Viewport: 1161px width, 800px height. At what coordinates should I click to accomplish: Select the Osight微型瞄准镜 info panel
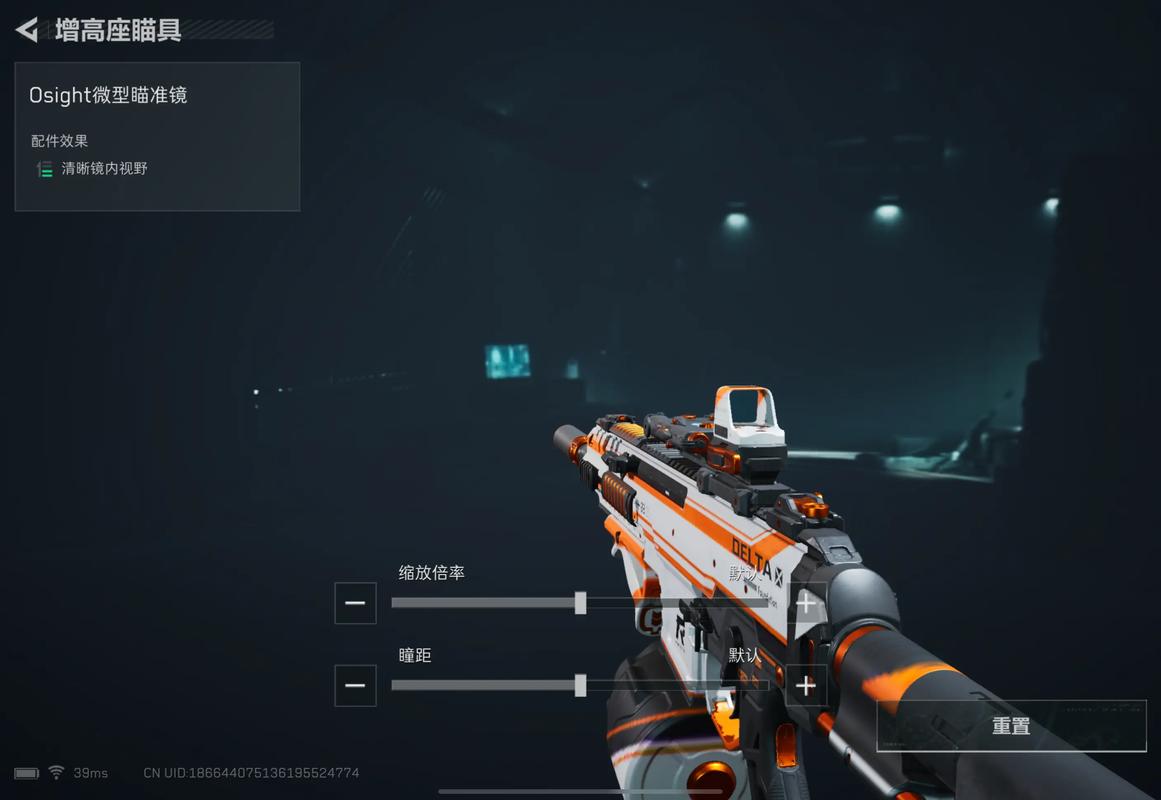click(157, 136)
